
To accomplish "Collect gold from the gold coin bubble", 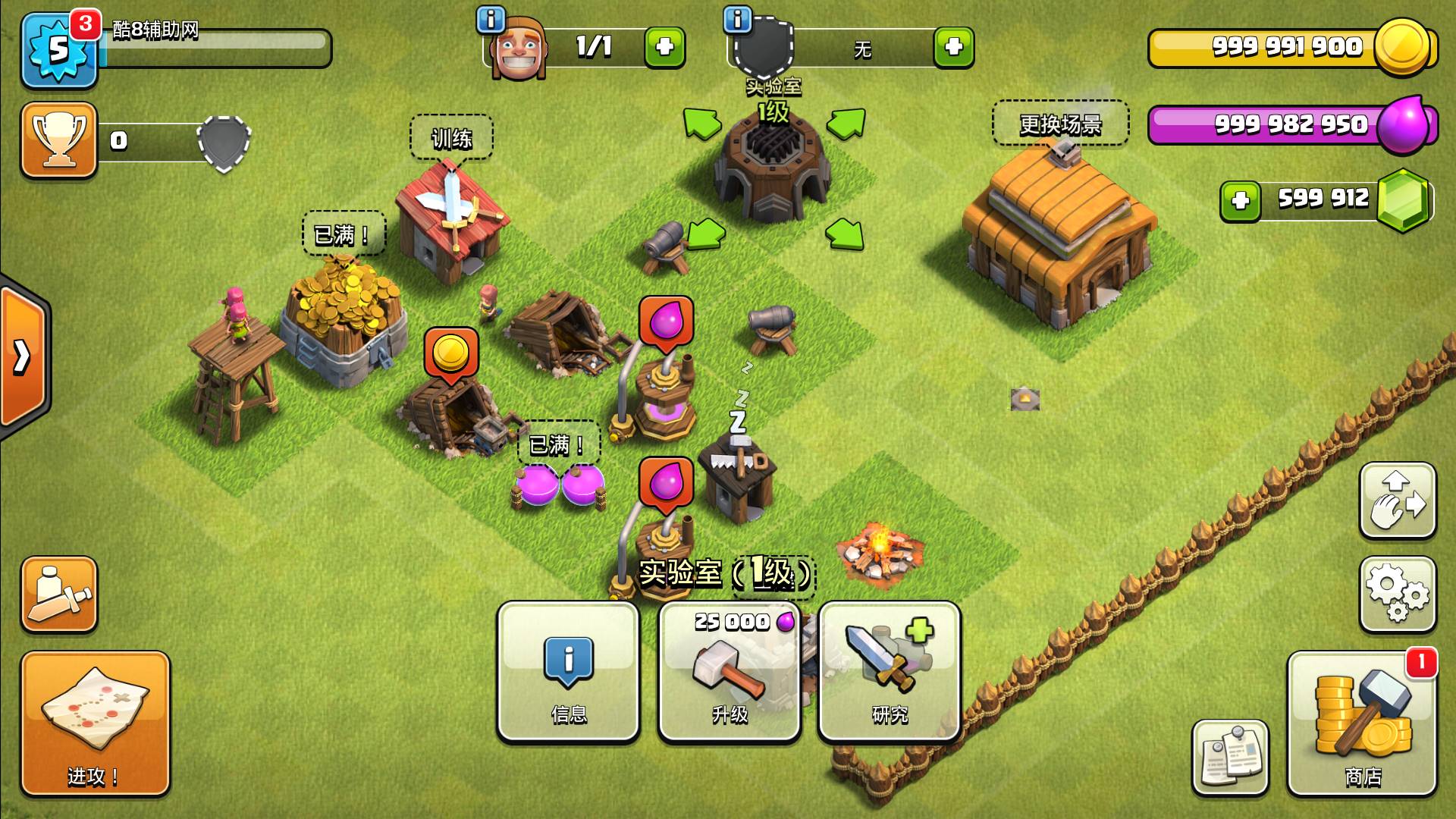I will tap(451, 352).
